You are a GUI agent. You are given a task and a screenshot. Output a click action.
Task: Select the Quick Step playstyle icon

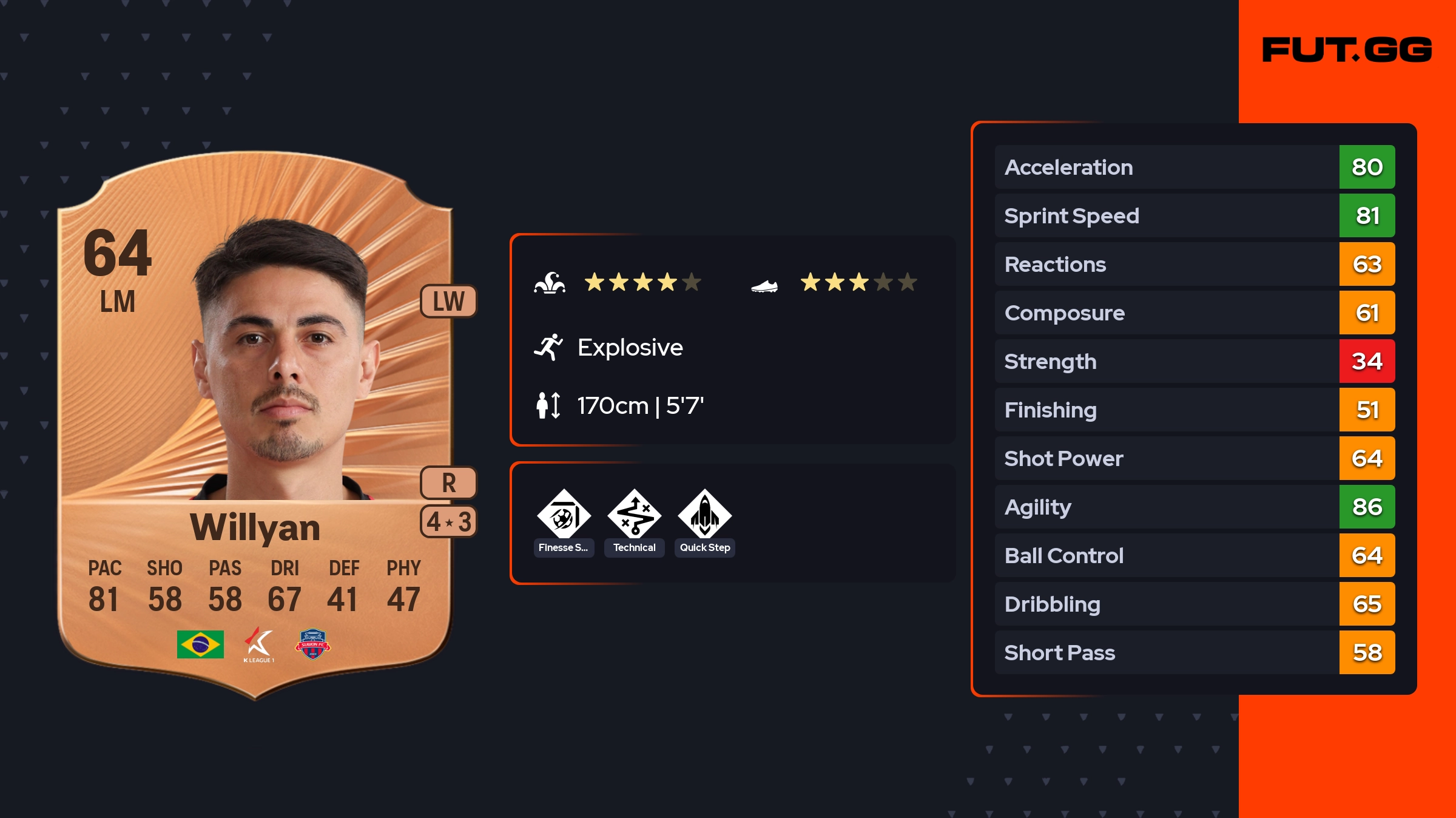704,516
